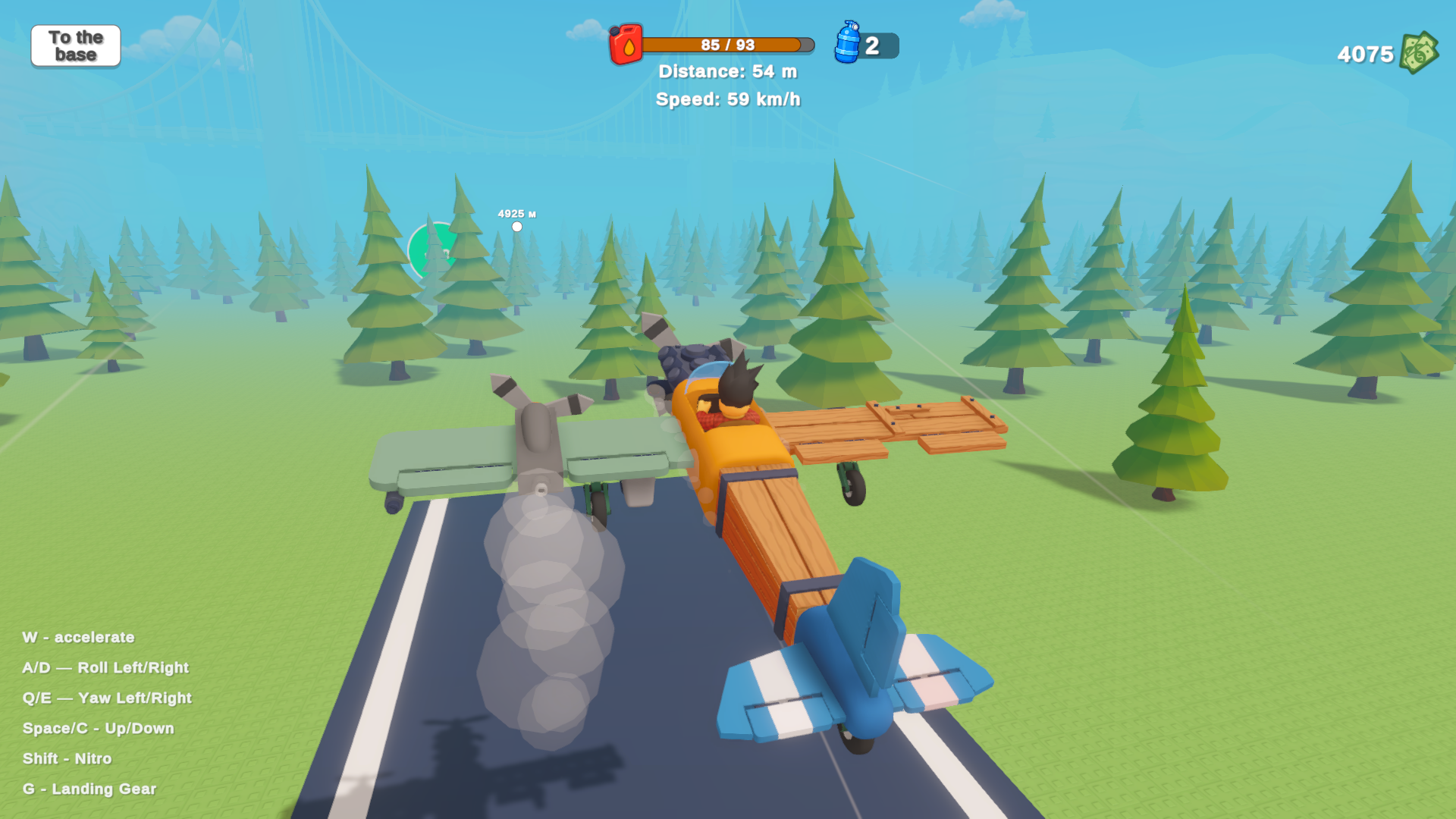Click the Space/C Up/Down hint text
1456x819 pixels.
point(99,728)
